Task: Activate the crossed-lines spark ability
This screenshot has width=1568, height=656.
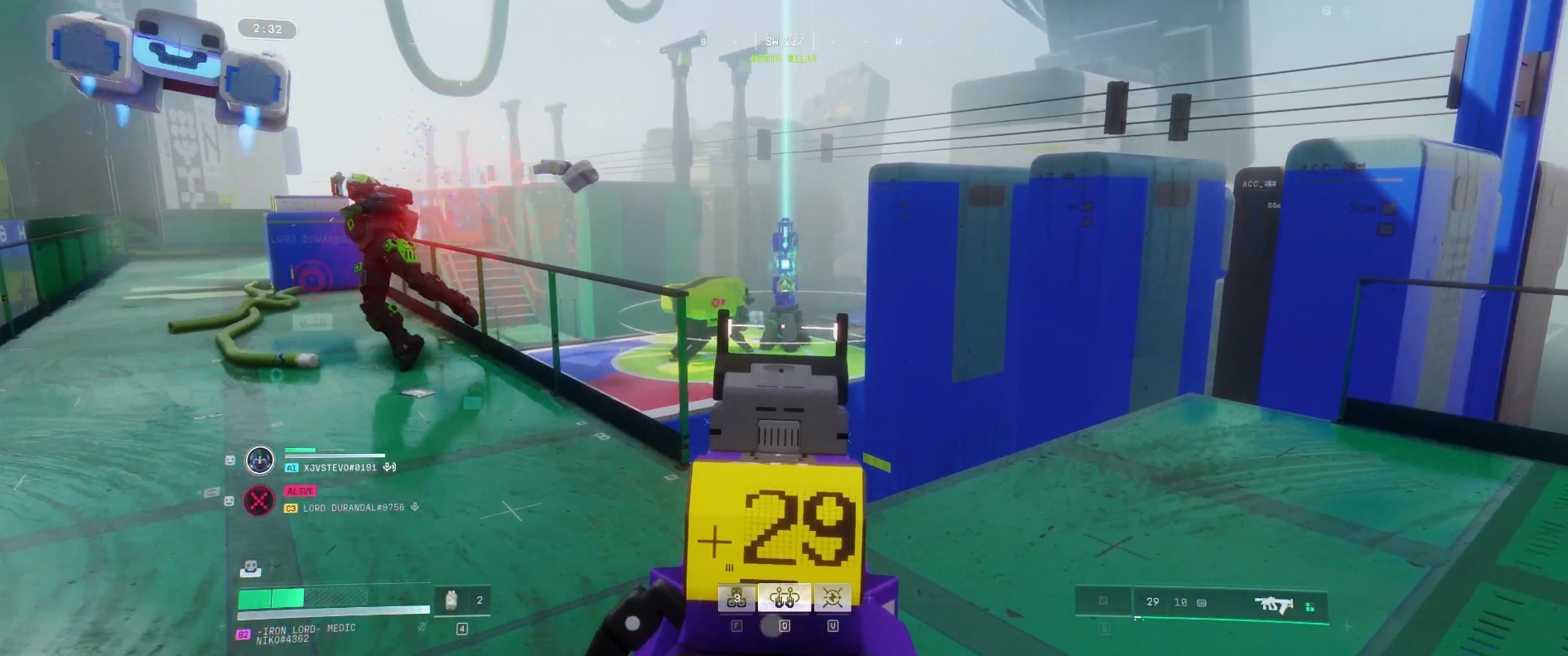Action: coord(832,598)
